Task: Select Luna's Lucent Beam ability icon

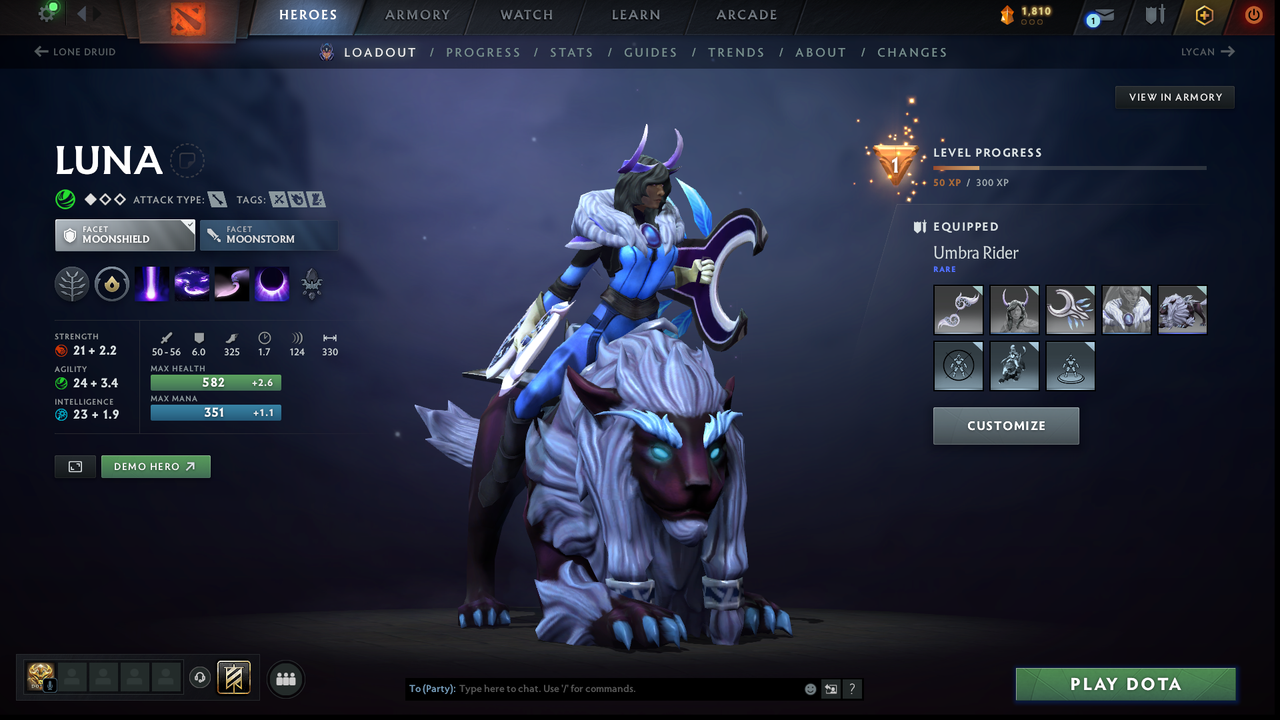Action: 152,283
